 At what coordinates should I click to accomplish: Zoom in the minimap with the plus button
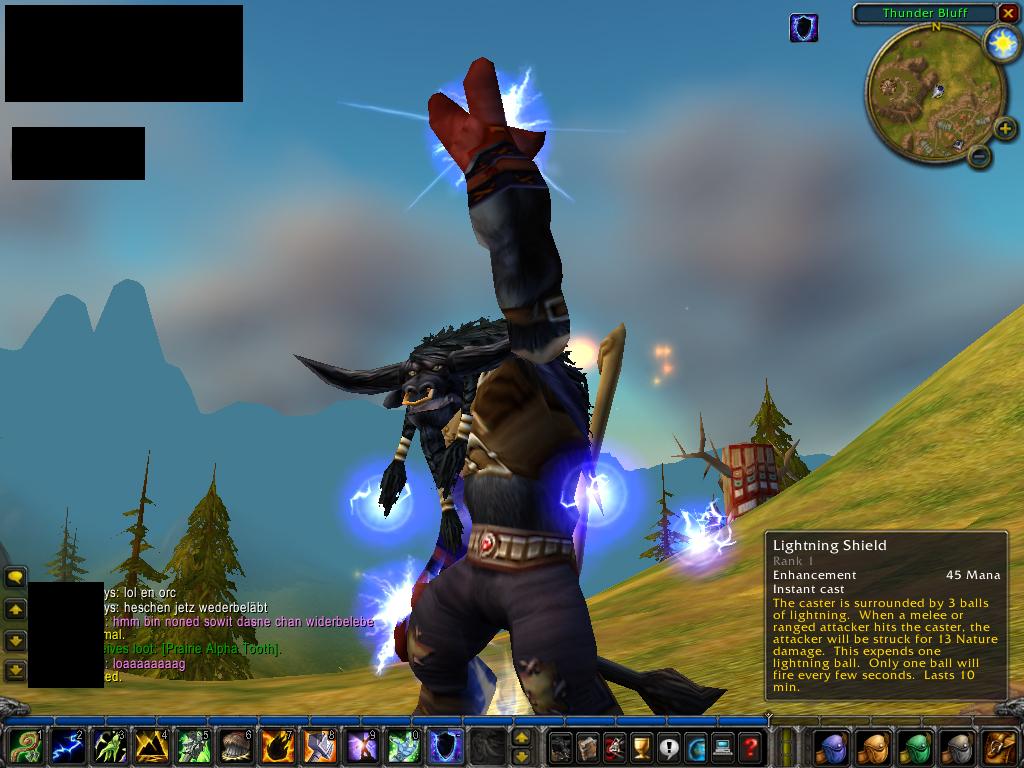point(1005,128)
